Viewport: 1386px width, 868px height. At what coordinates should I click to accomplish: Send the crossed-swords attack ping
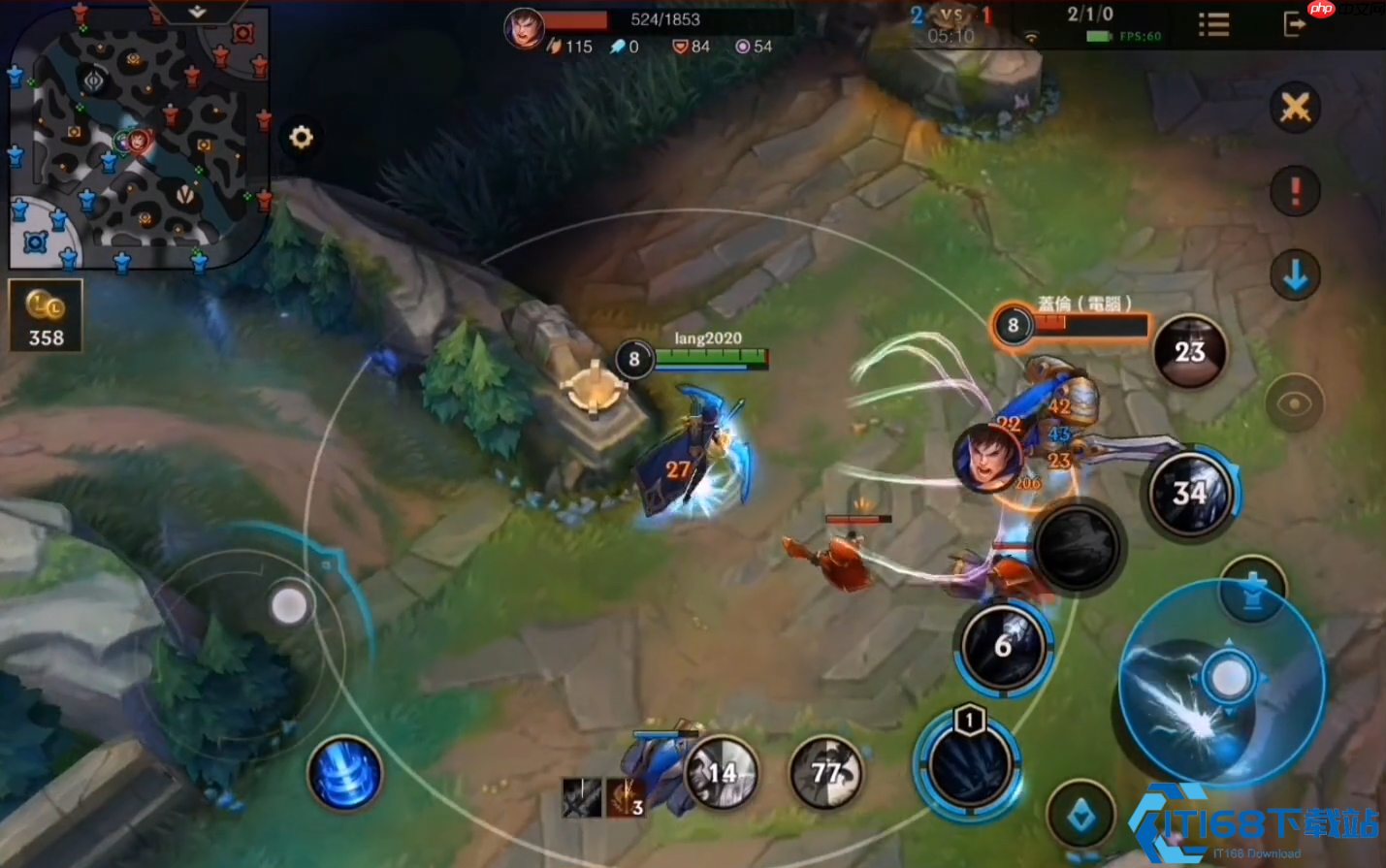[1295, 108]
